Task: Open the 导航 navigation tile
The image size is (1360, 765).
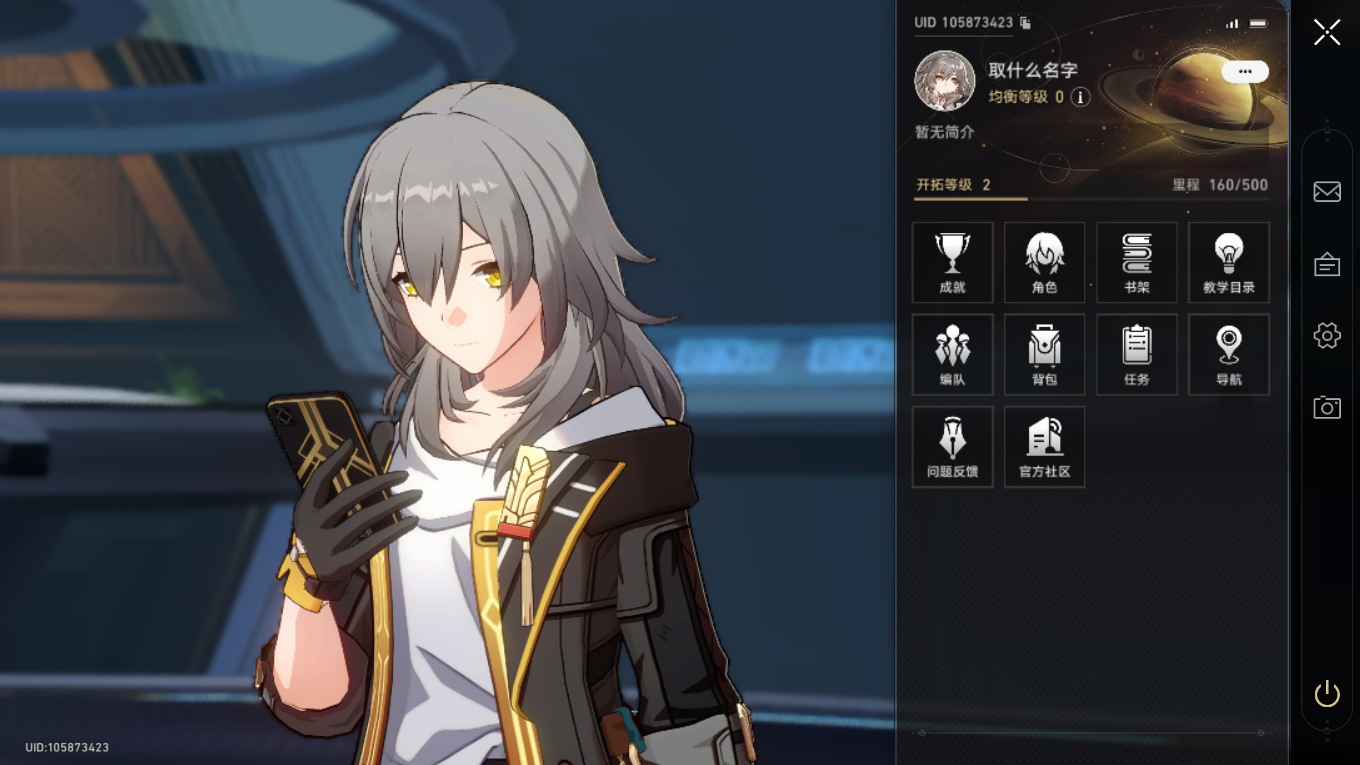Action: coord(1228,354)
